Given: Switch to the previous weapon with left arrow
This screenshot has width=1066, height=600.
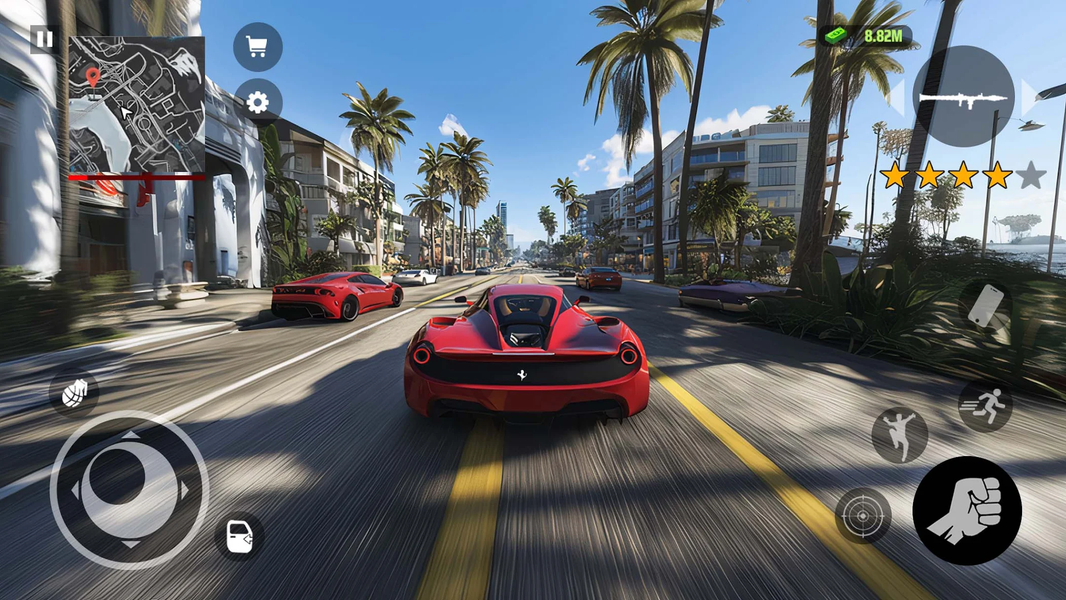Looking at the screenshot, I should tap(897, 97).
